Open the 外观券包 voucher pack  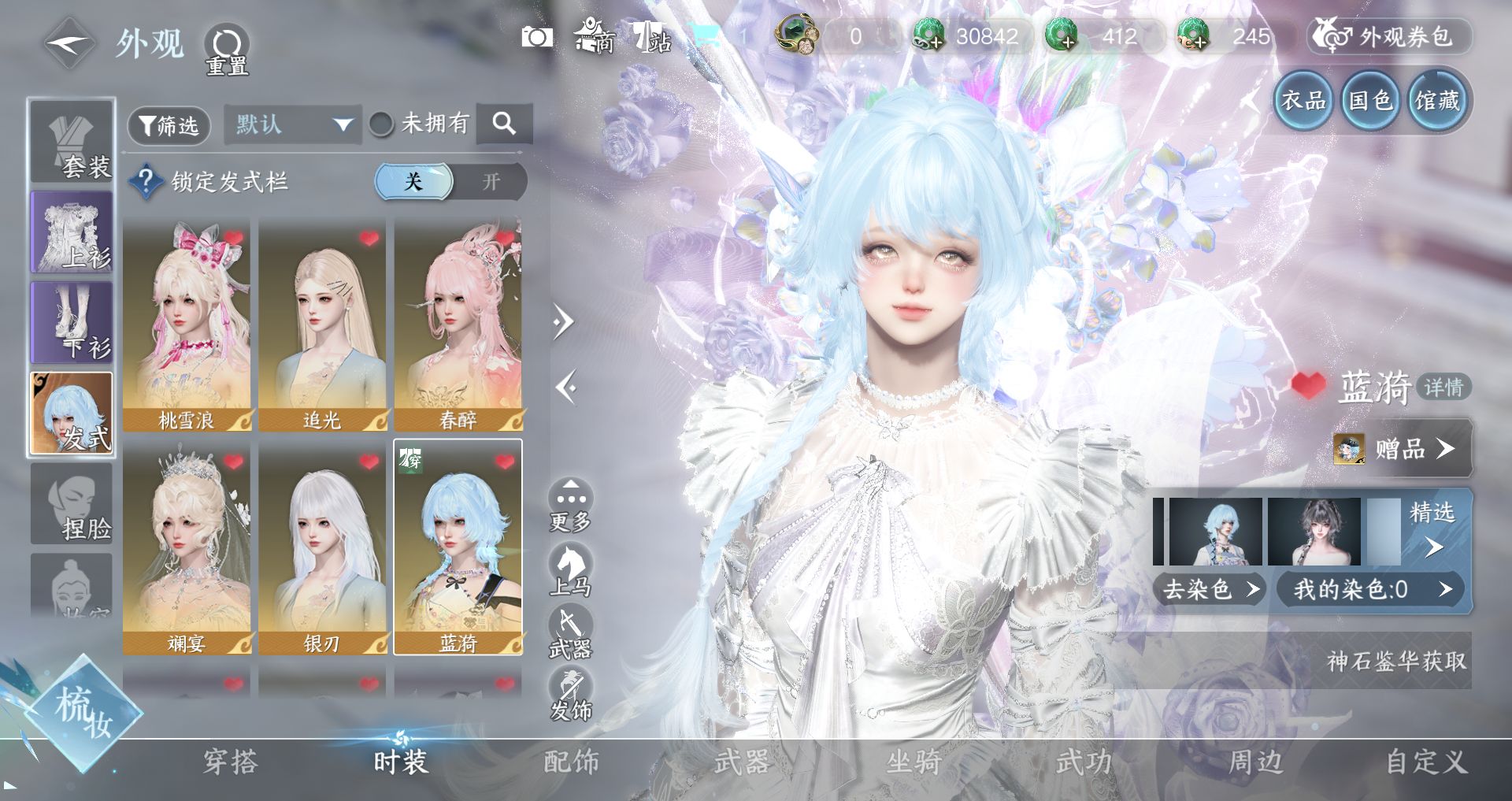[1390, 37]
